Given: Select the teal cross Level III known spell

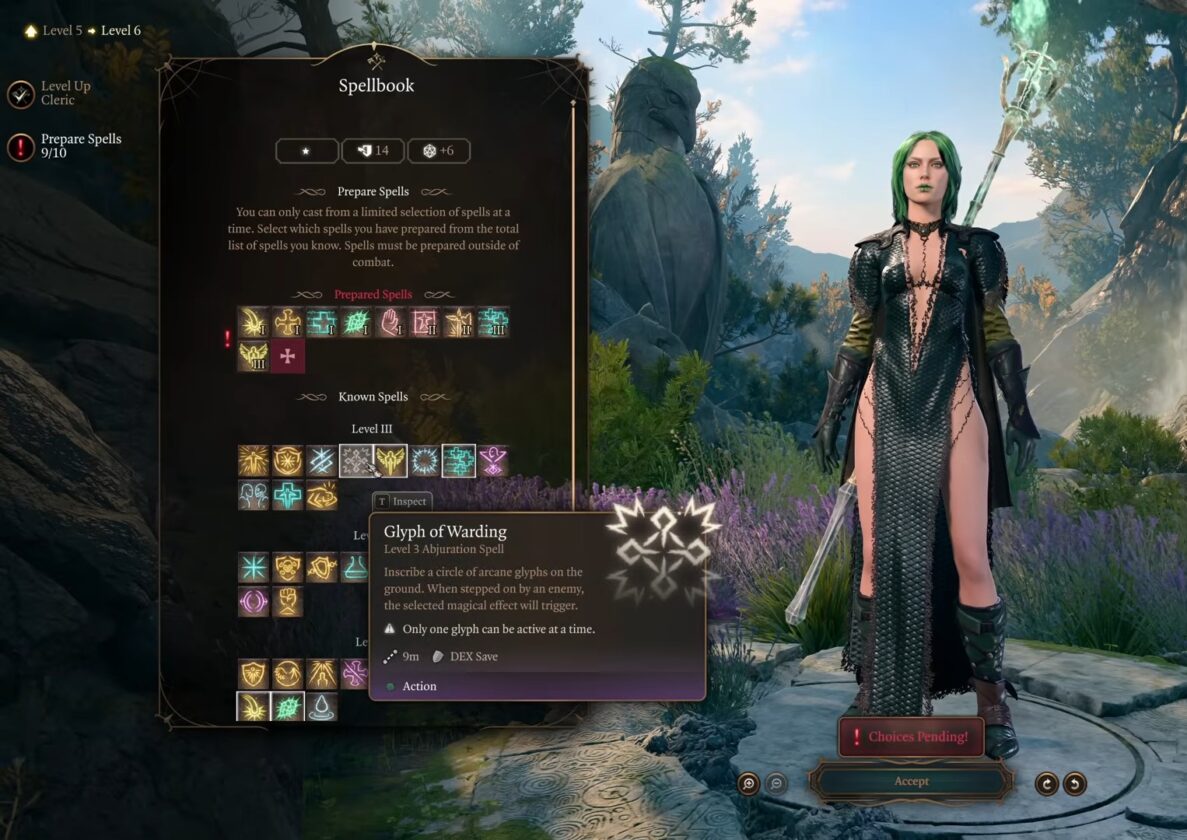Looking at the screenshot, I should pos(288,494).
